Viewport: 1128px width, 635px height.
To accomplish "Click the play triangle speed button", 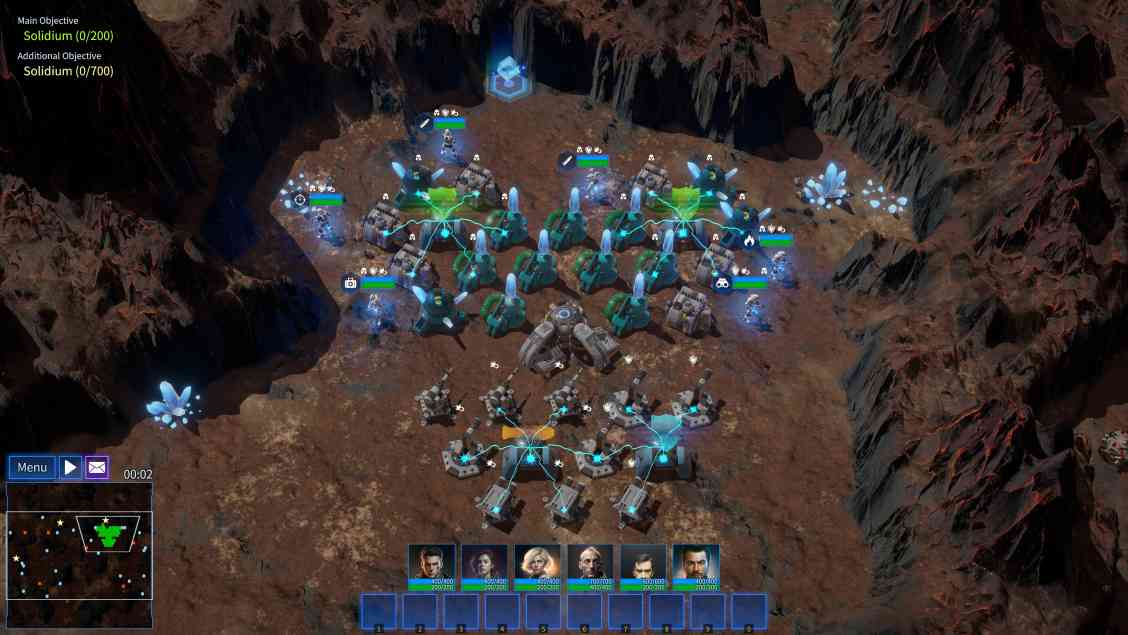I will (70, 467).
